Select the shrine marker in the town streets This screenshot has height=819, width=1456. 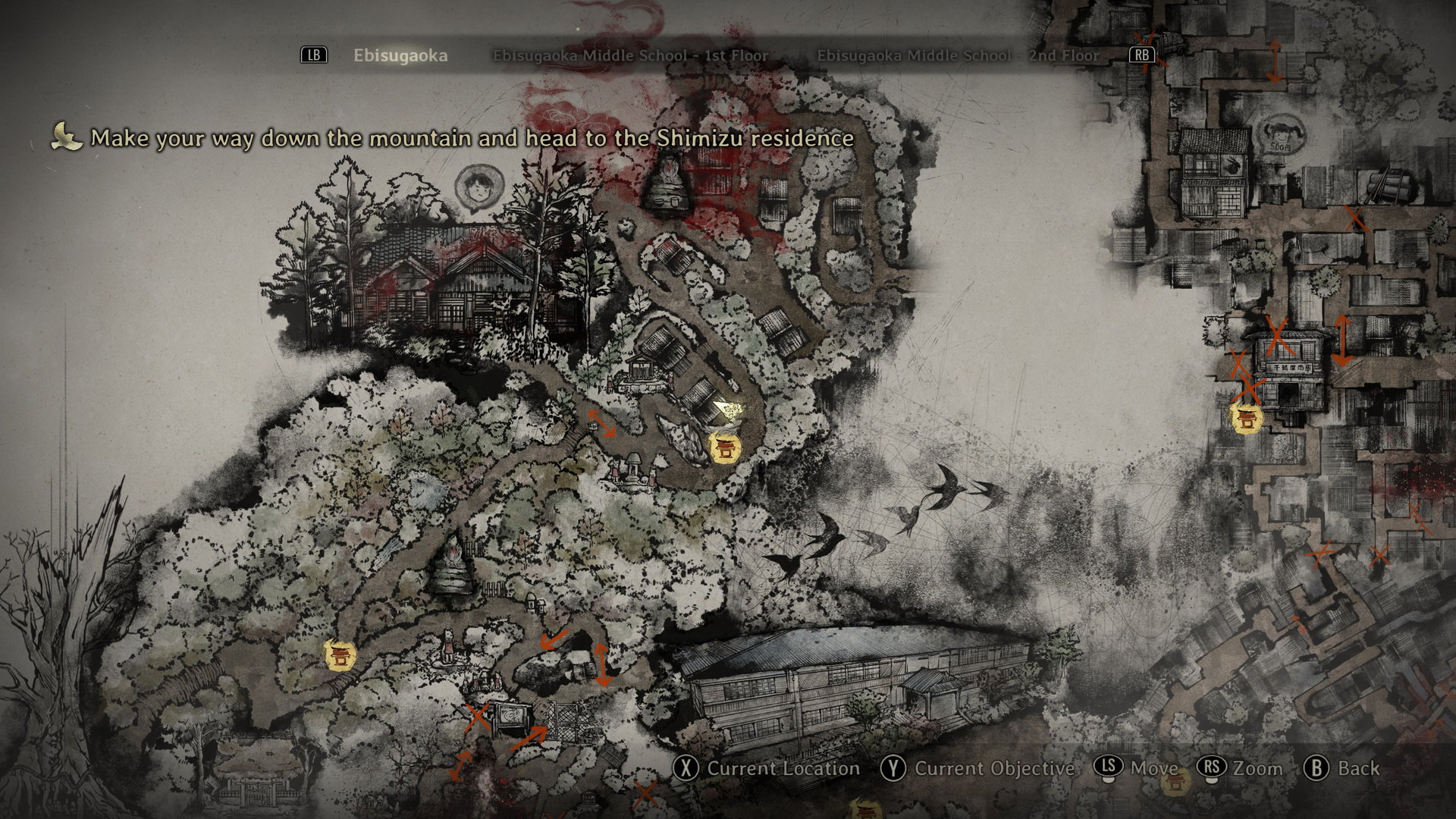[x=1245, y=418]
